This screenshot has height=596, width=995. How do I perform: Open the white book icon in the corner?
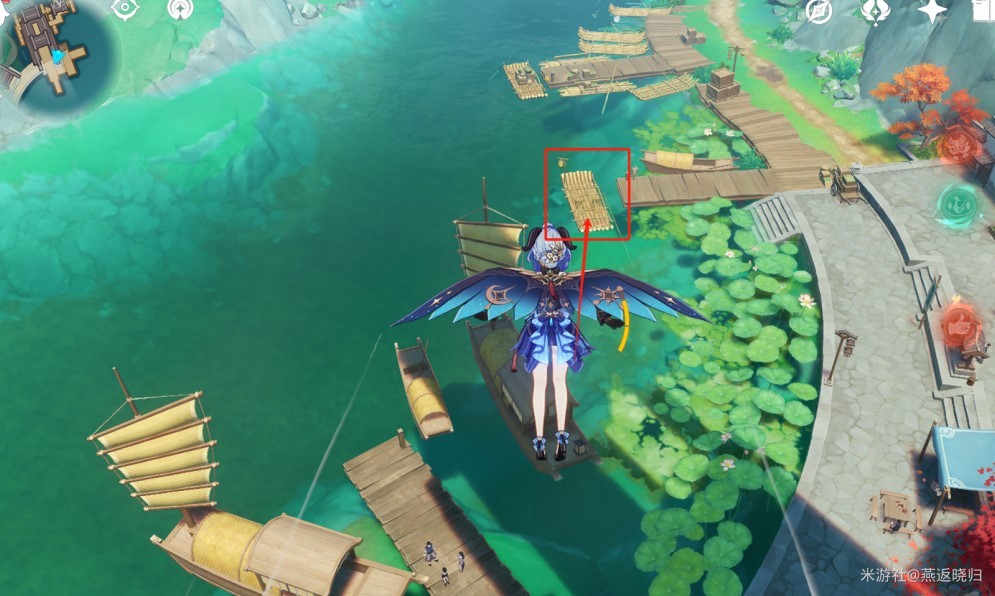click(984, 10)
